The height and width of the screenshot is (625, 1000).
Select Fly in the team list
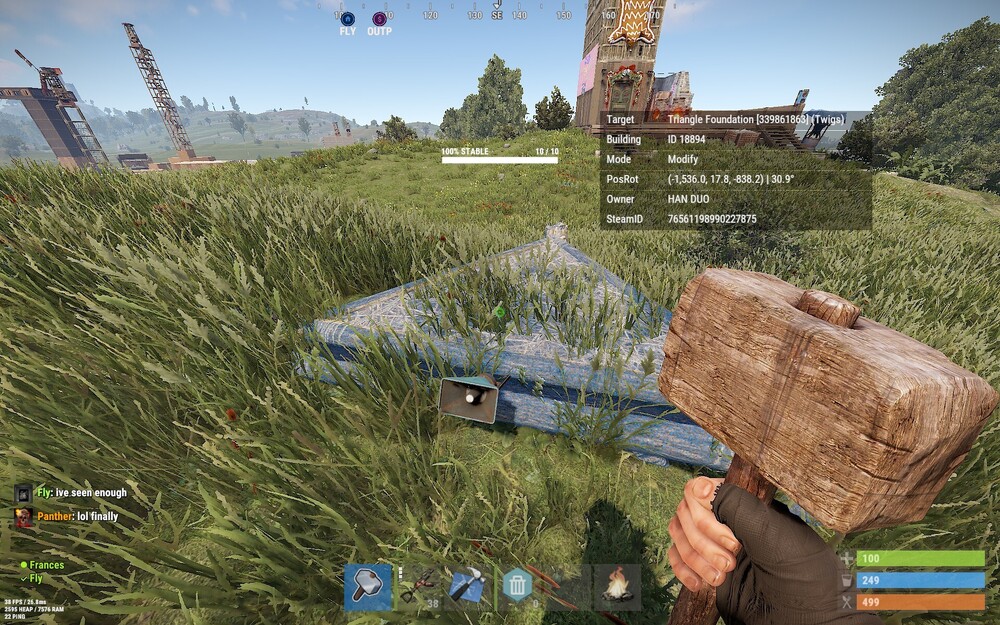pos(36,578)
